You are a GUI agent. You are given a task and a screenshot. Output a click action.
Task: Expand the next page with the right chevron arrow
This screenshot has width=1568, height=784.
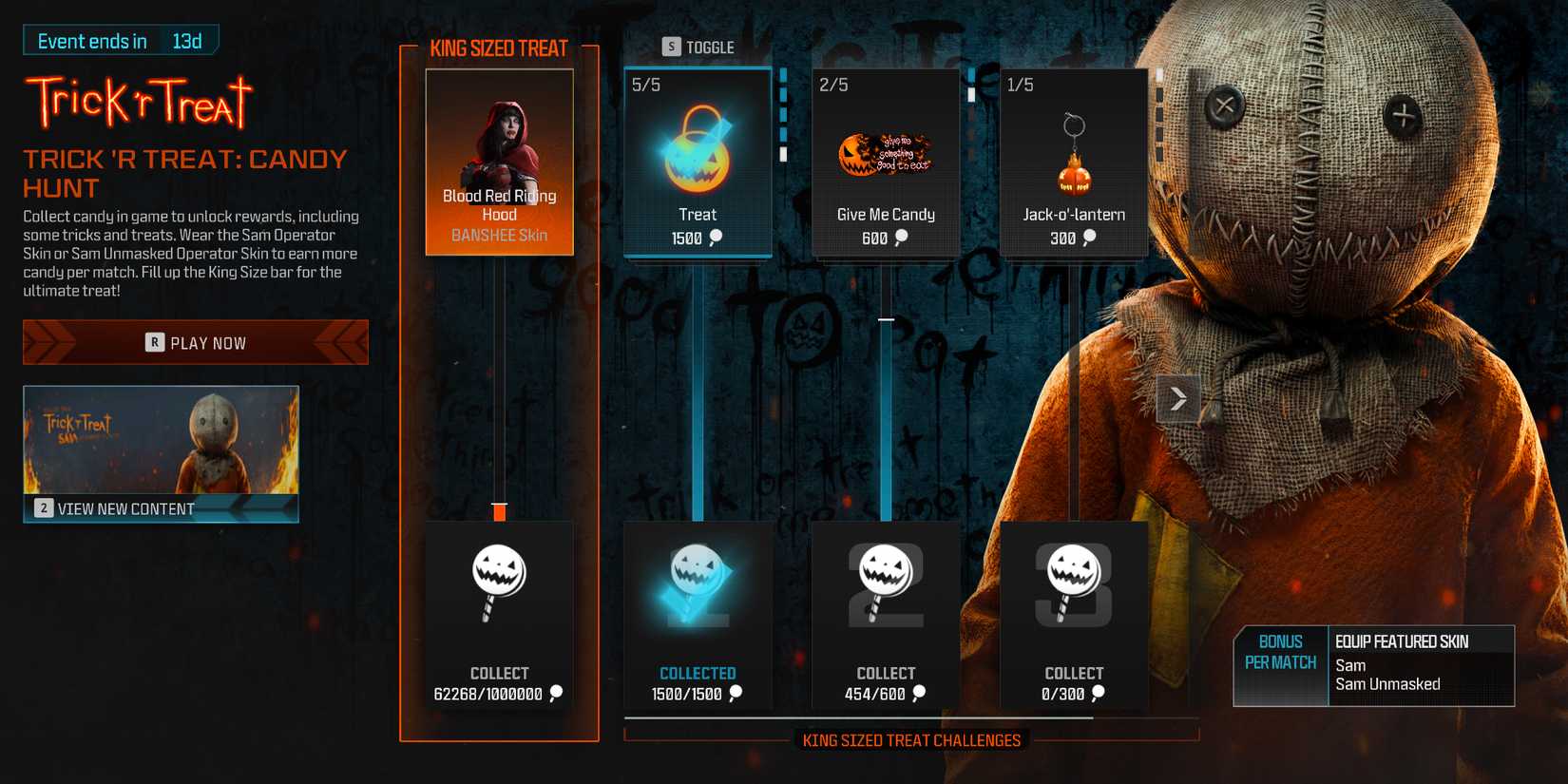[1177, 399]
